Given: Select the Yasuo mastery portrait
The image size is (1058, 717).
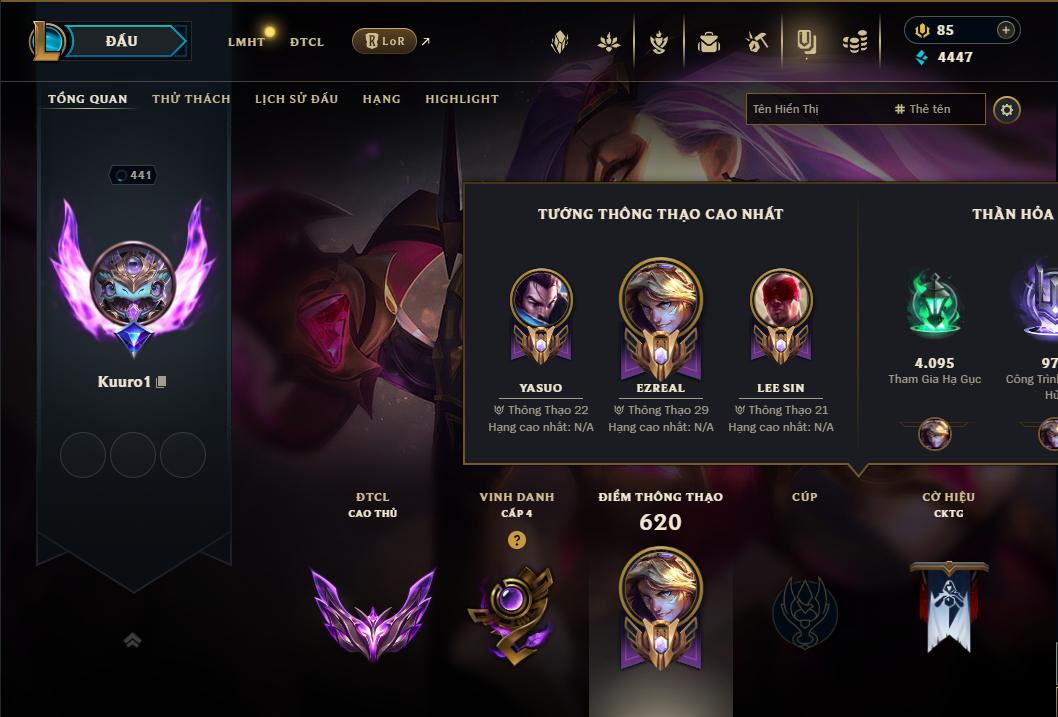Looking at the screenshot, I should 541,300.
